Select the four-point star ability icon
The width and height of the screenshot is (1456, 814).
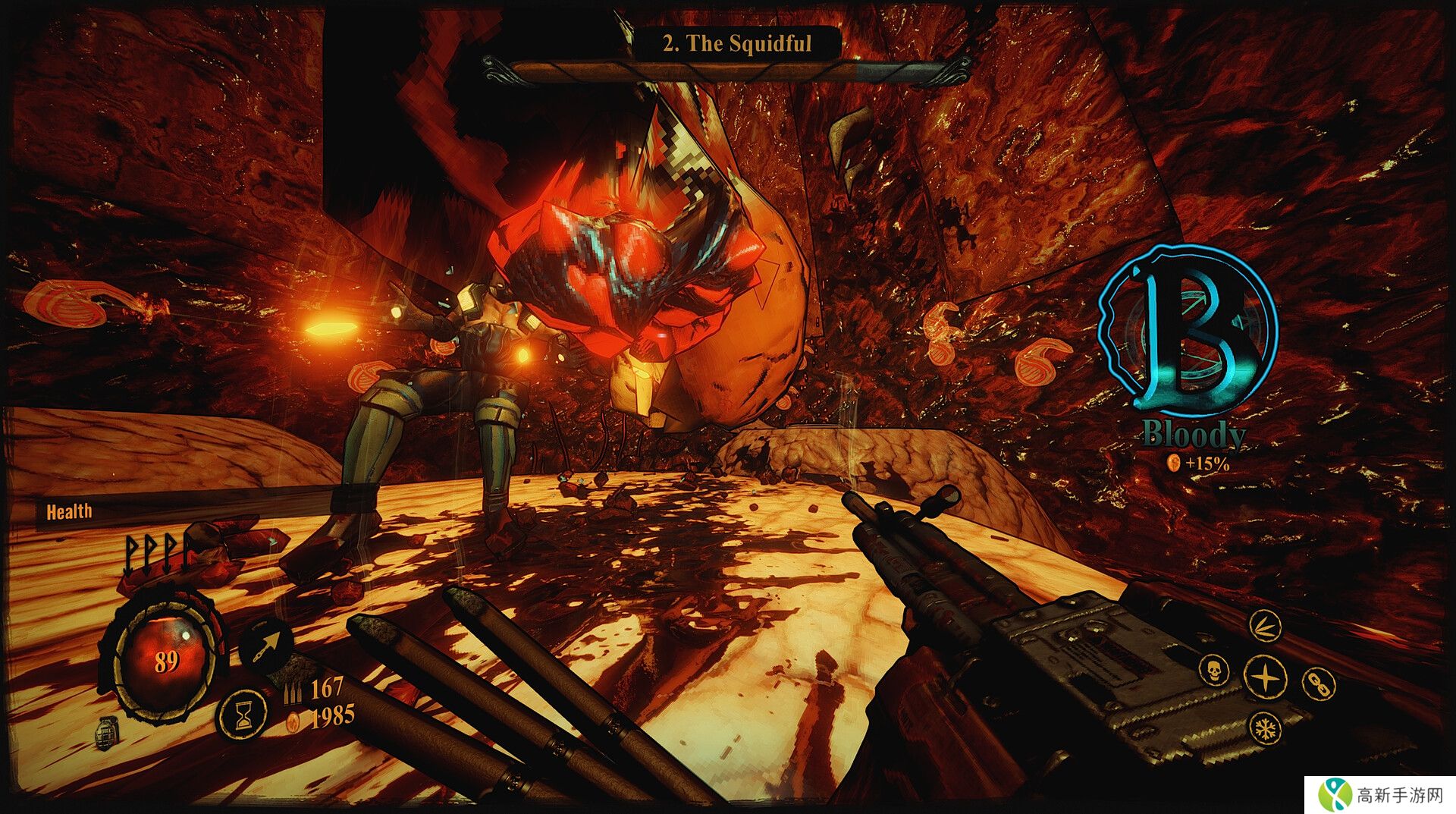1265,677
